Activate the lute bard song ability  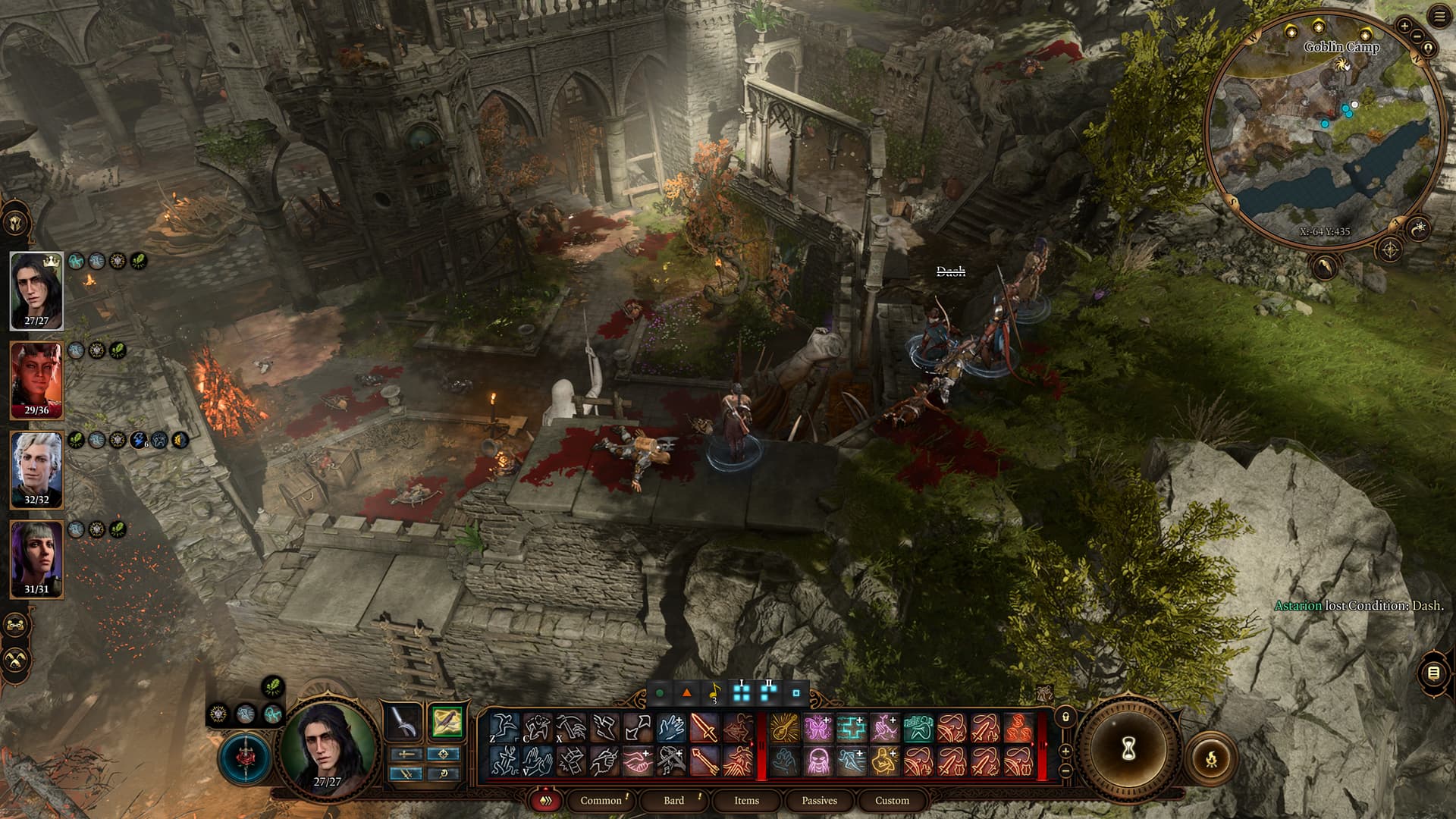point(785,728)
